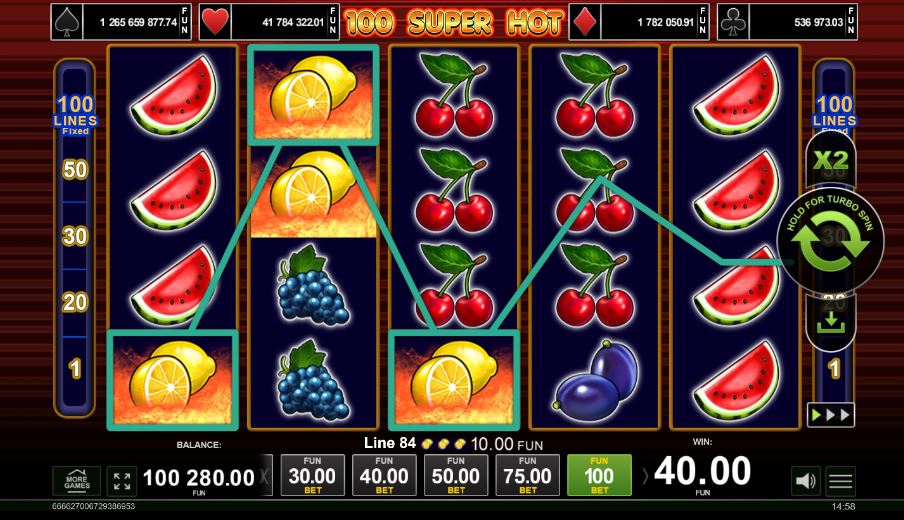Collect the win with the download arrow button
The width and height of the screenshot is (904, 520).
pyautogui.click(x=830, y=322)
